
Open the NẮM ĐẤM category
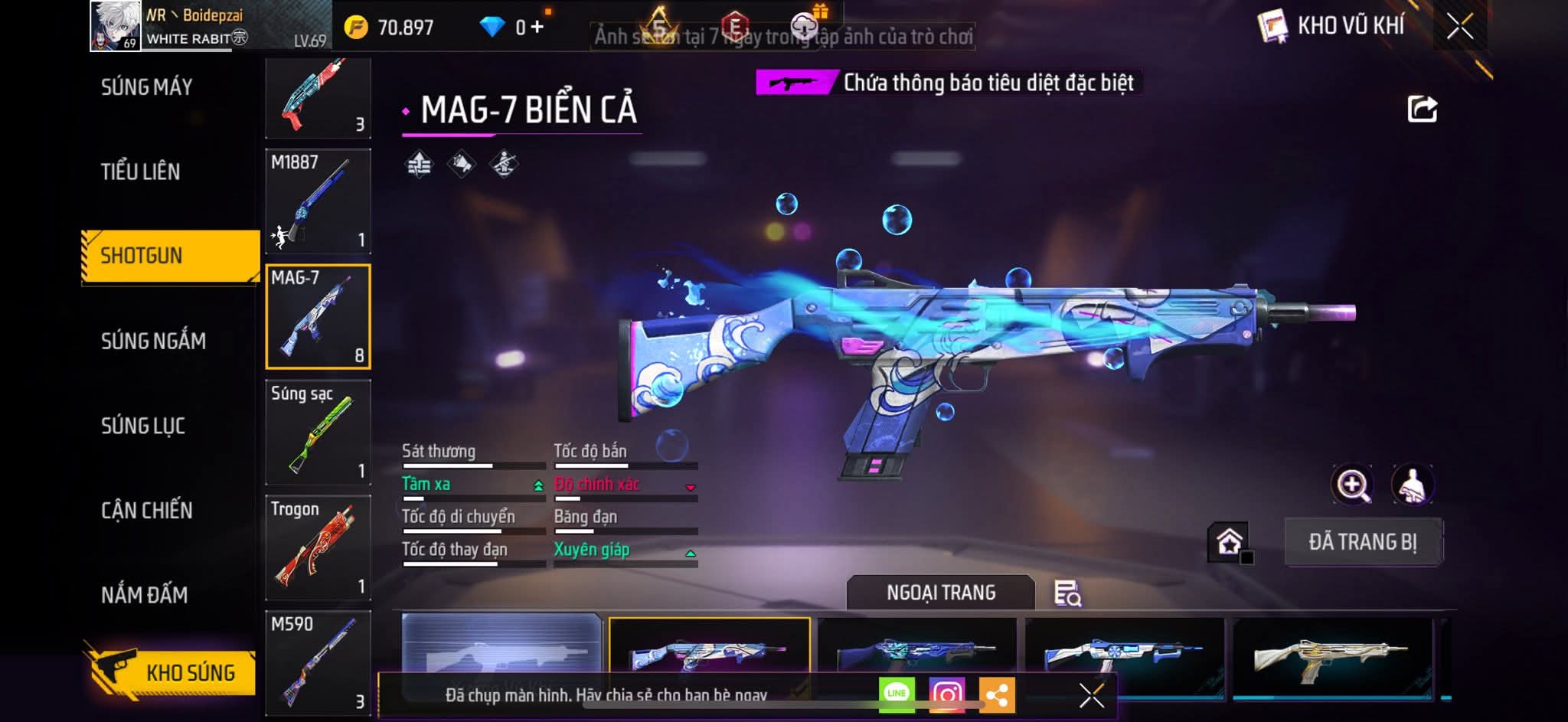click(145, 595)
